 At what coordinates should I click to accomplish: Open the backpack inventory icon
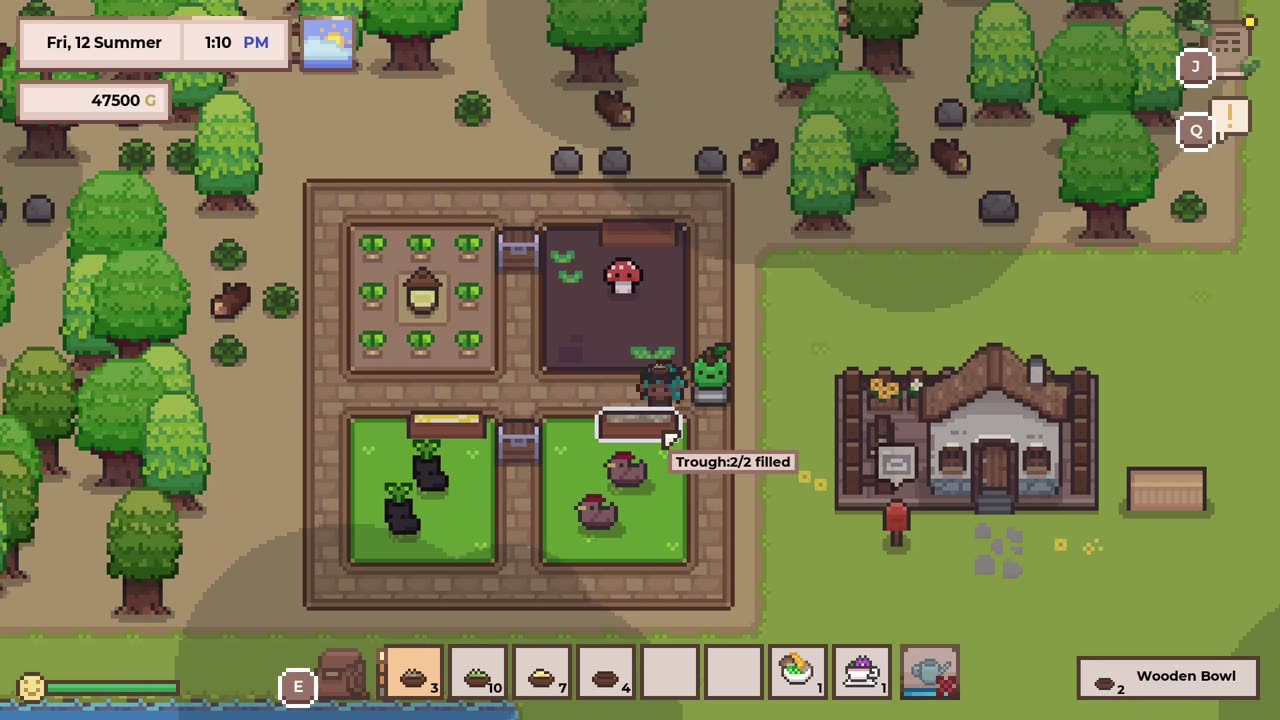[341, 674]
